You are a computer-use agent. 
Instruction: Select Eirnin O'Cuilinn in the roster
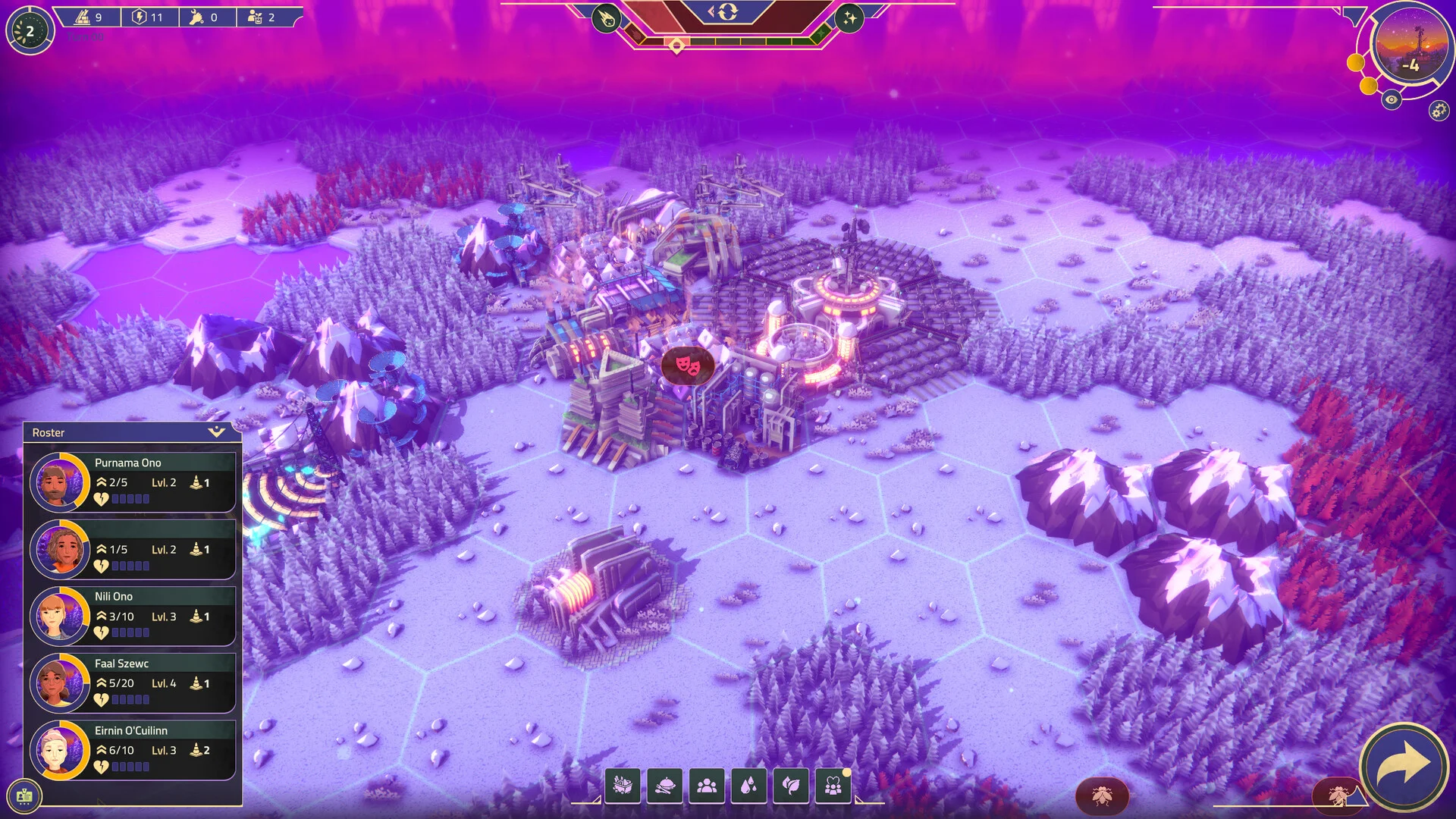130,749
